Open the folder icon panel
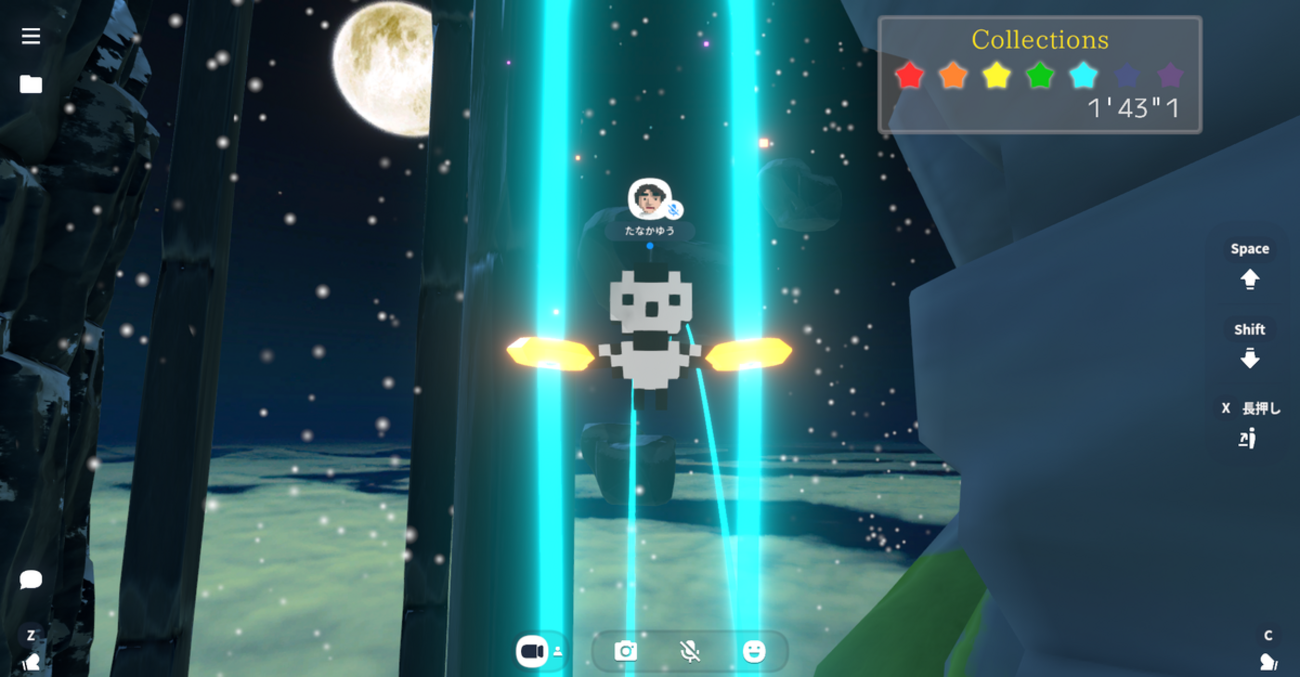Image resolution: width=1300 pixels, height=677 pixels. [31, 85]
